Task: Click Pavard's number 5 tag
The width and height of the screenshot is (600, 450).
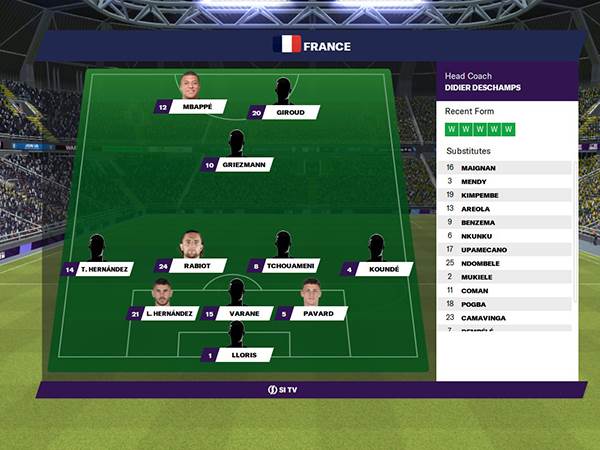Action: pos(318,314)
